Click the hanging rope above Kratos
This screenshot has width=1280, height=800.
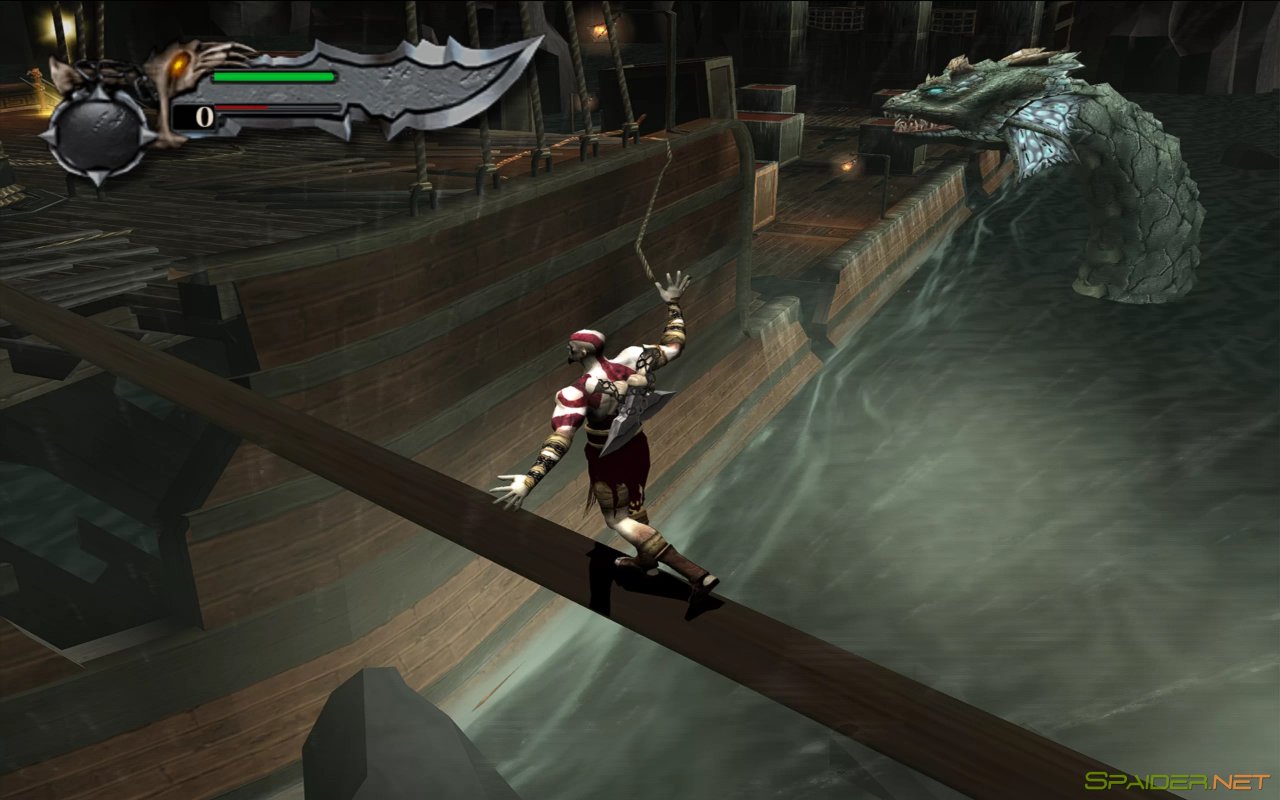pos(655,200)
